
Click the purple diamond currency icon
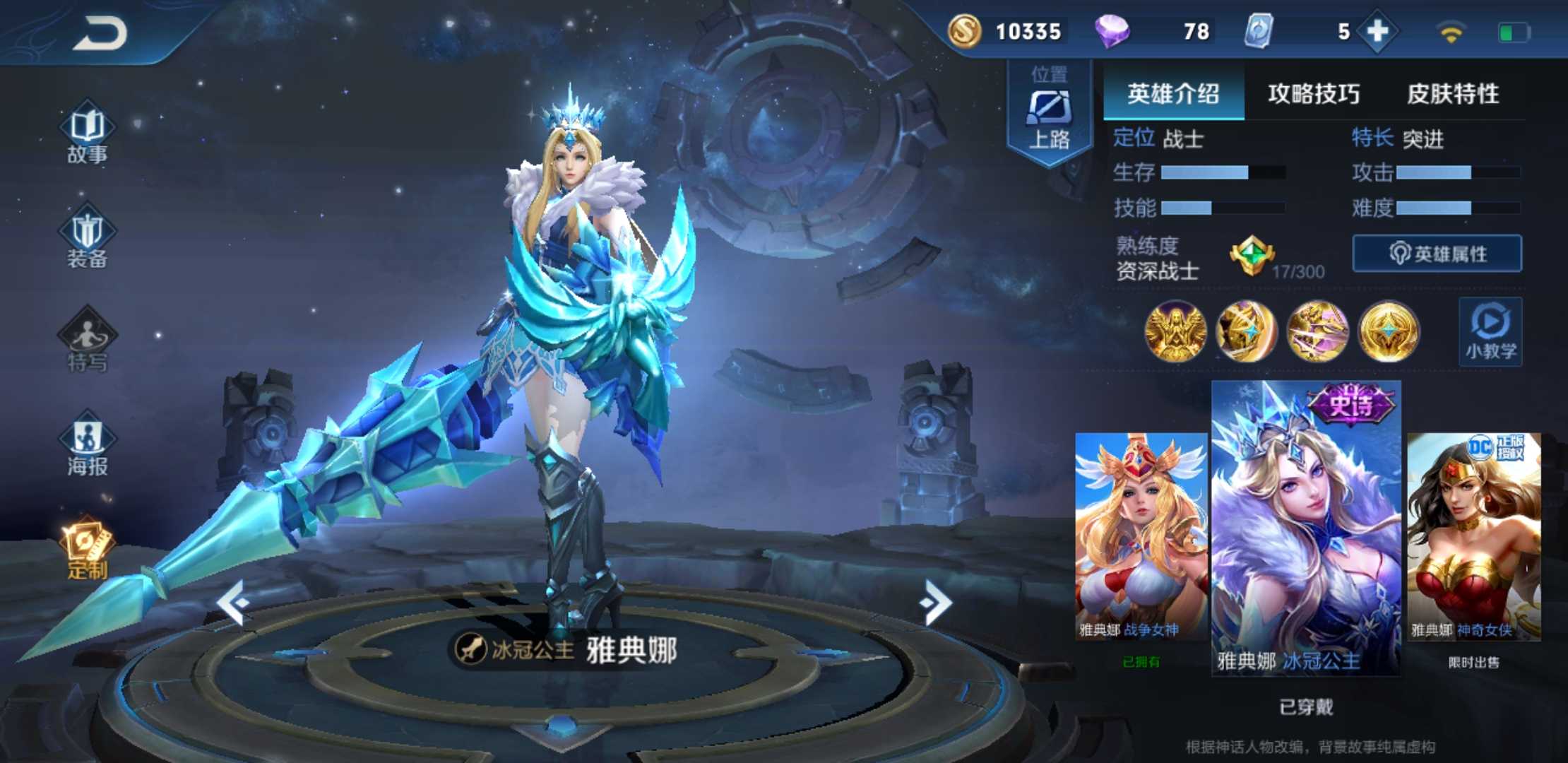tap(1113, 32)
